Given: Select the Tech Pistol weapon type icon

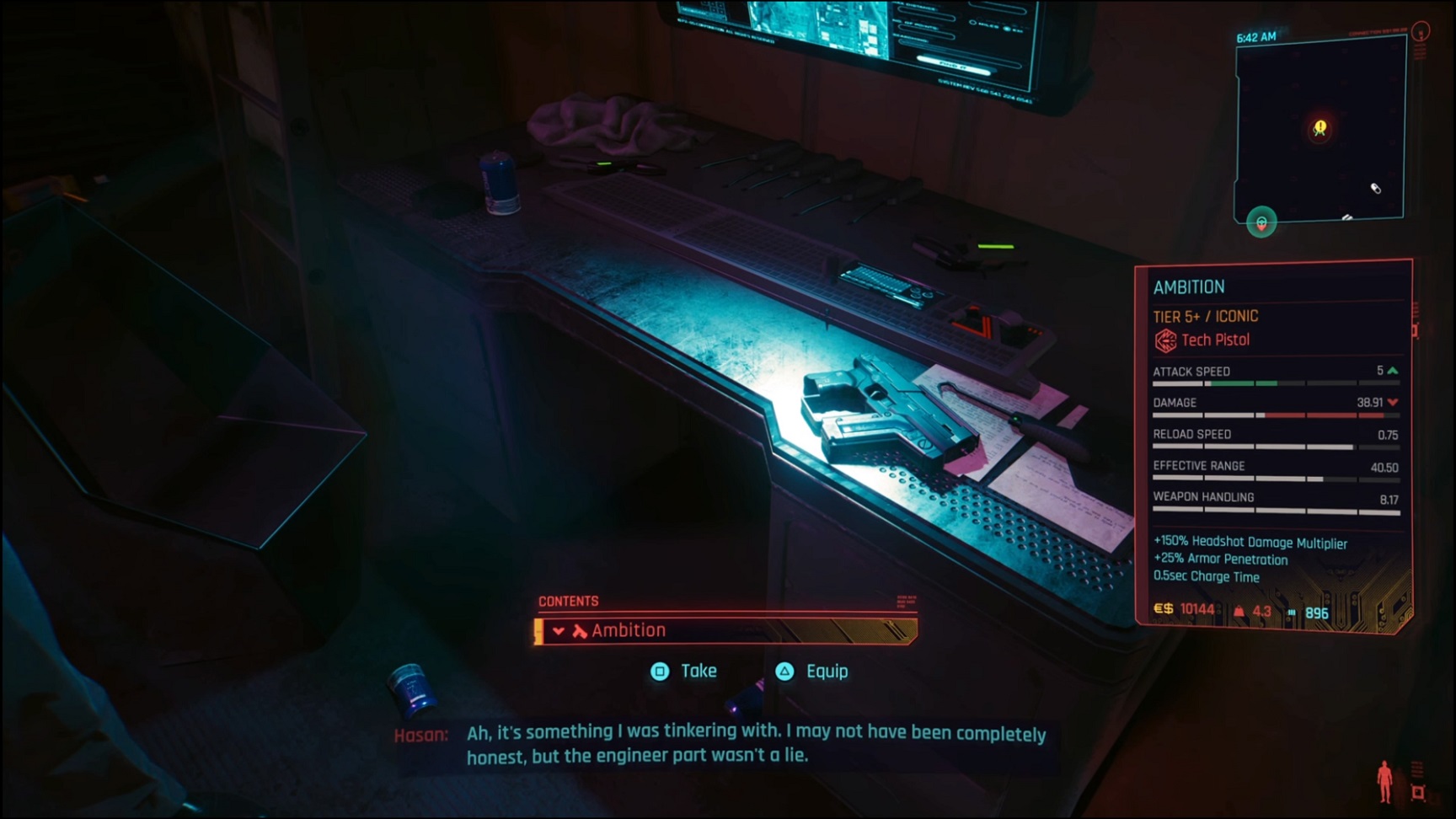Looking at the screenshot, I should (x=1167, y=340).
